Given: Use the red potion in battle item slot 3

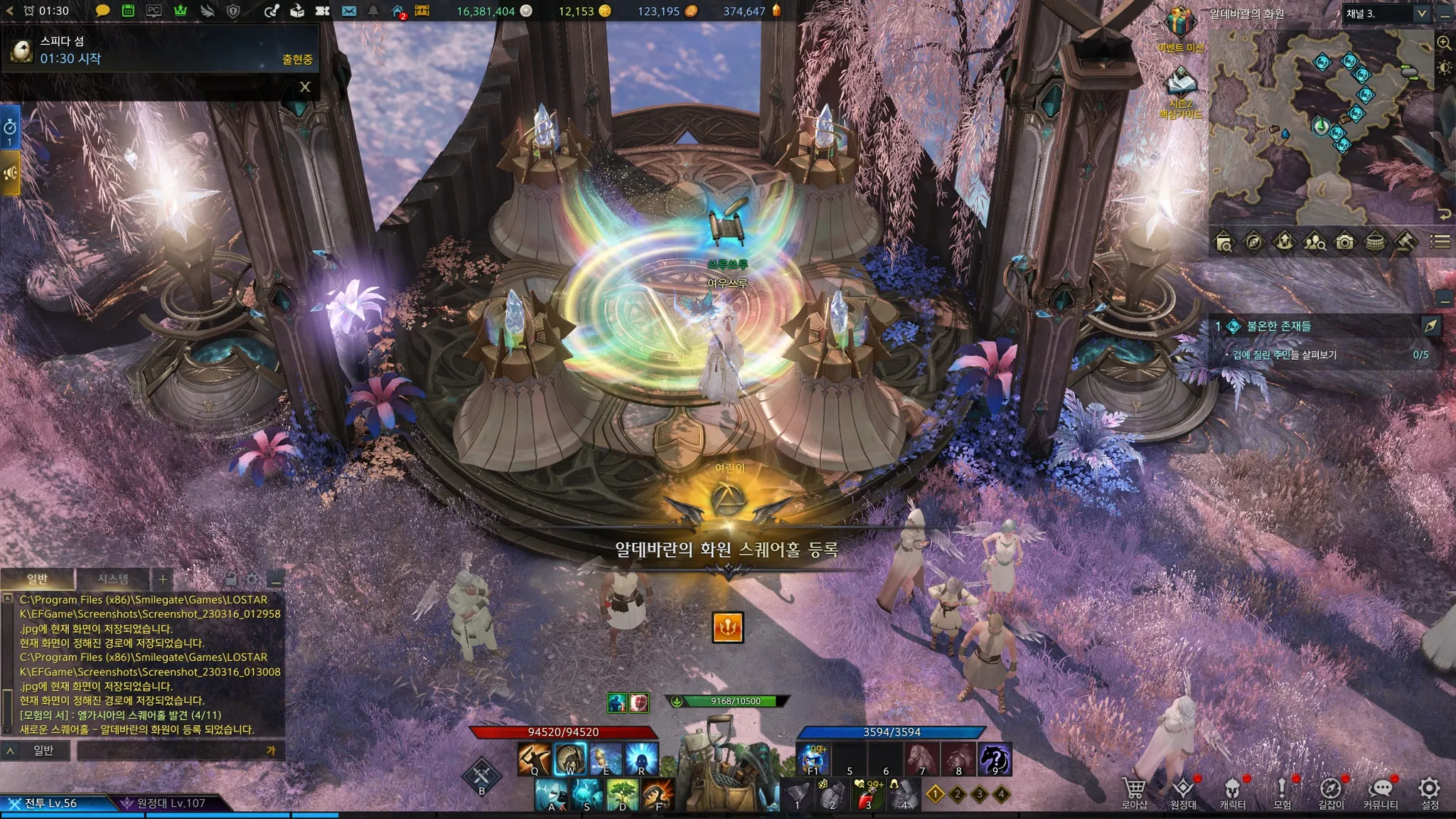Looking at the screenshot, I should 868,793.
